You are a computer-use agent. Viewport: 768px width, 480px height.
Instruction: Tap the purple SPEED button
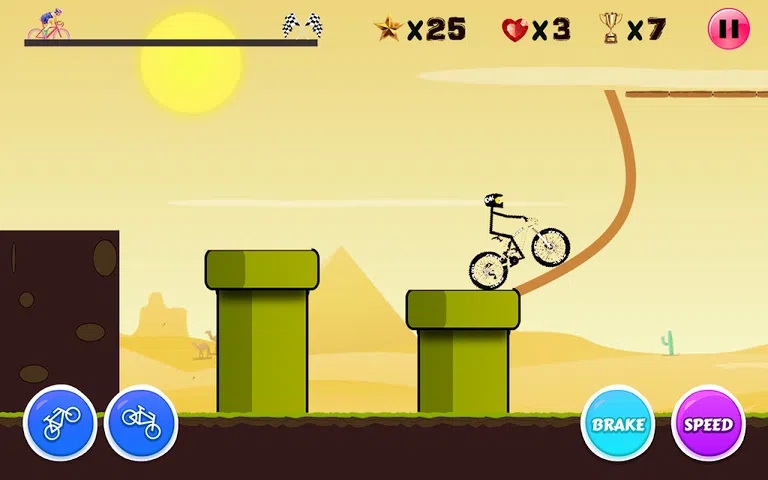pos(708,423)
